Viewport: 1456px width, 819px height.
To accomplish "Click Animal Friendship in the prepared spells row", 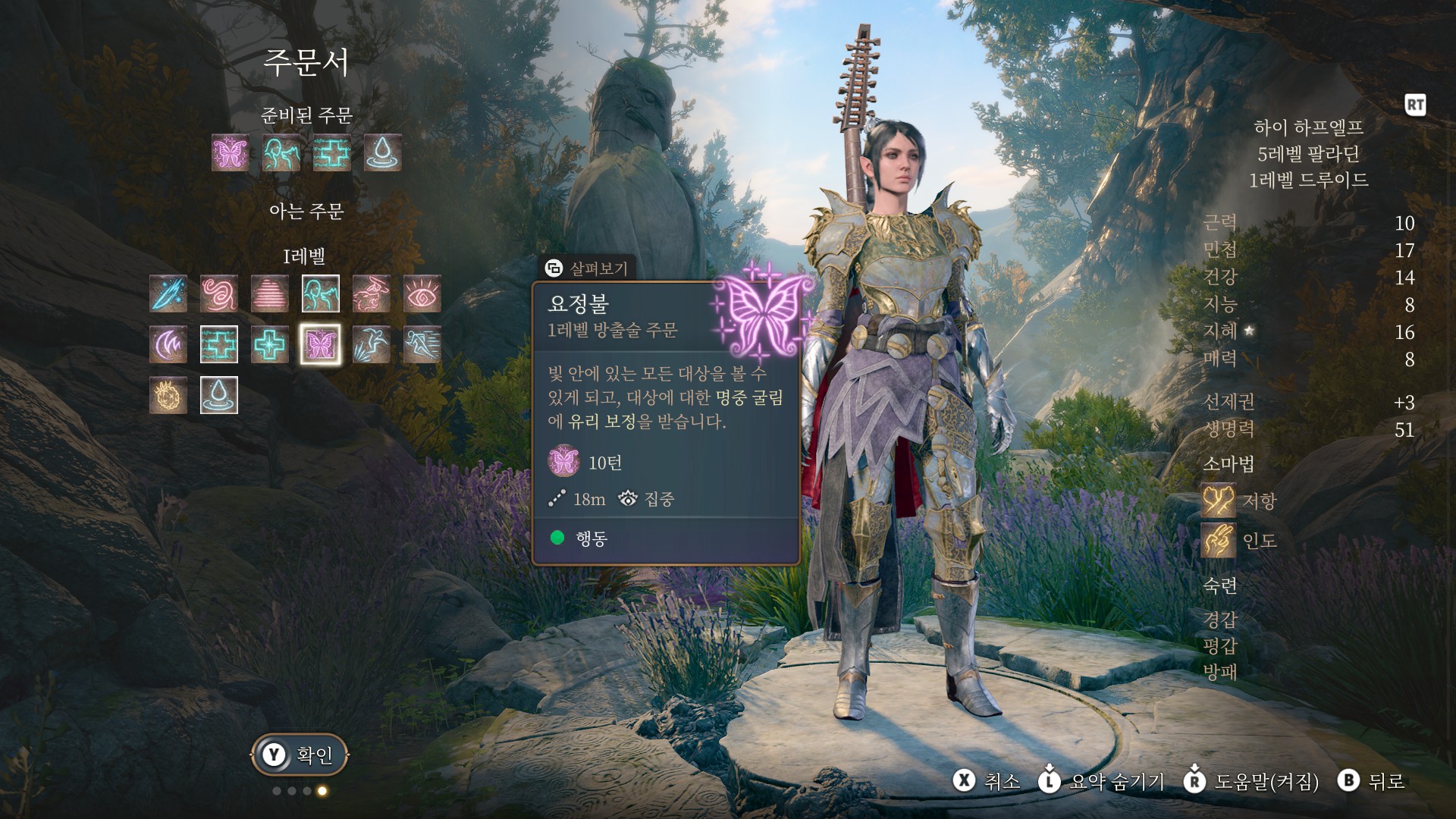I will (281, 153).
